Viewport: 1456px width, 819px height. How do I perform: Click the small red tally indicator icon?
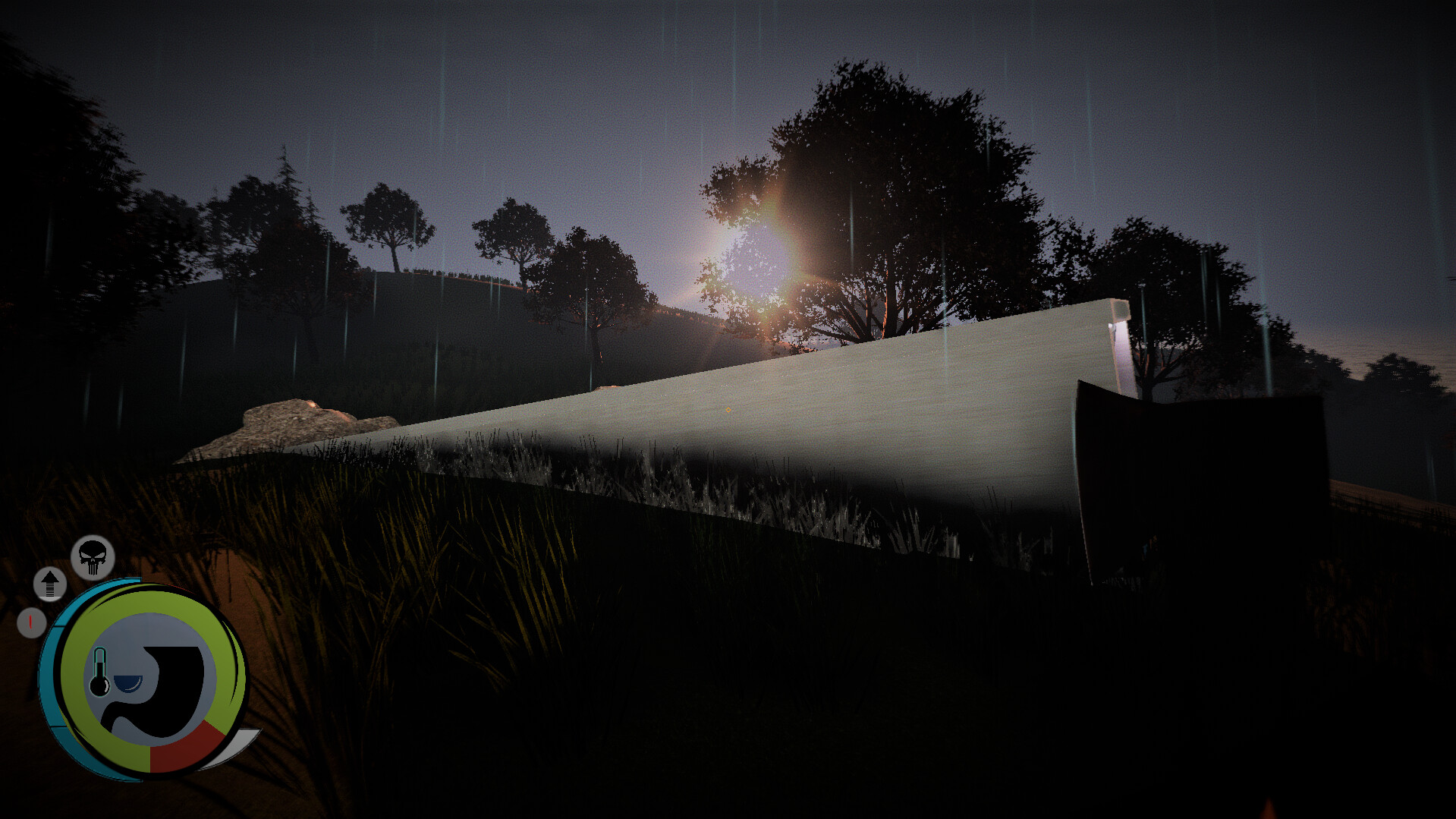coord(30,622)
